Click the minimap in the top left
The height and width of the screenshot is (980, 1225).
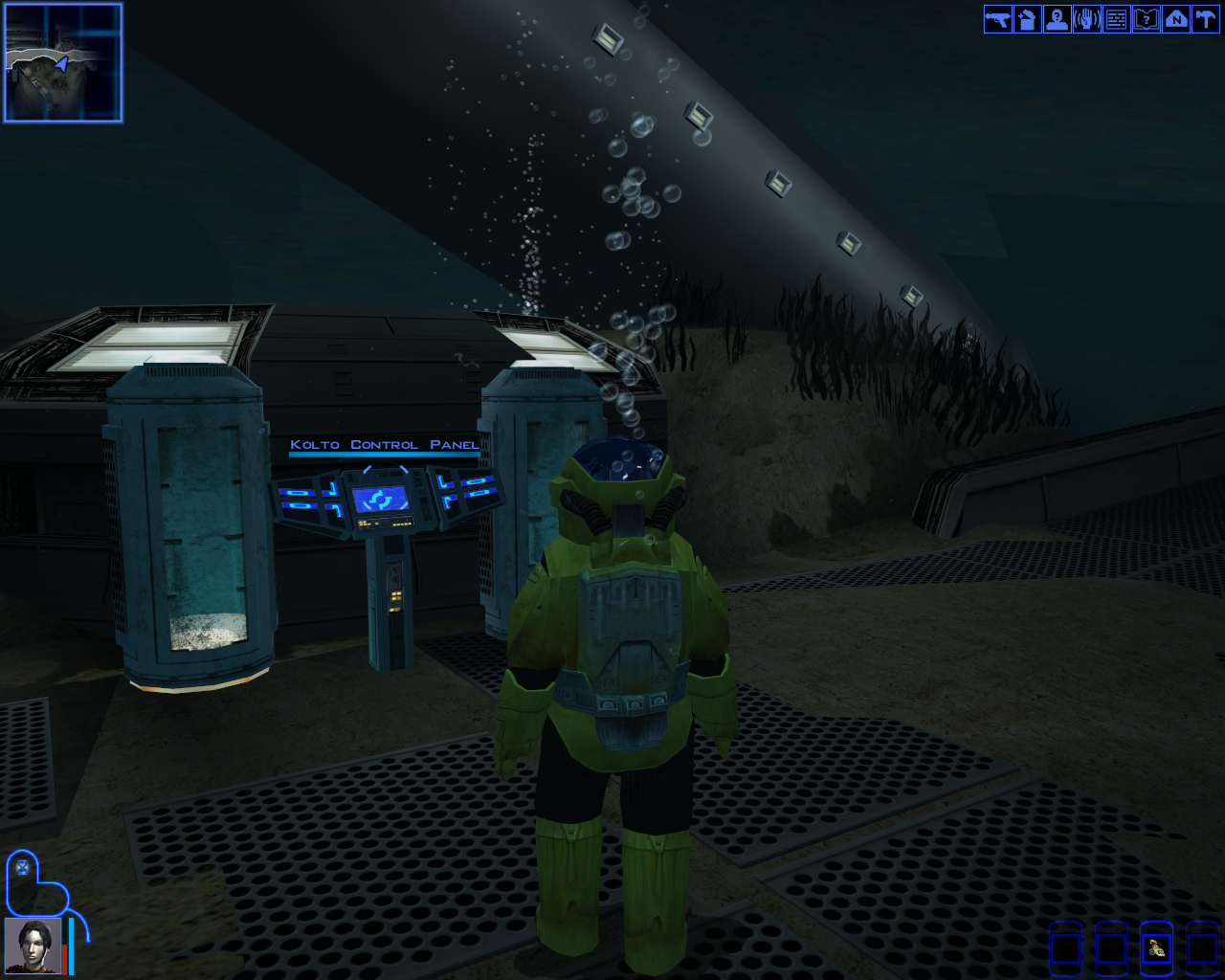tap(63, 62)
